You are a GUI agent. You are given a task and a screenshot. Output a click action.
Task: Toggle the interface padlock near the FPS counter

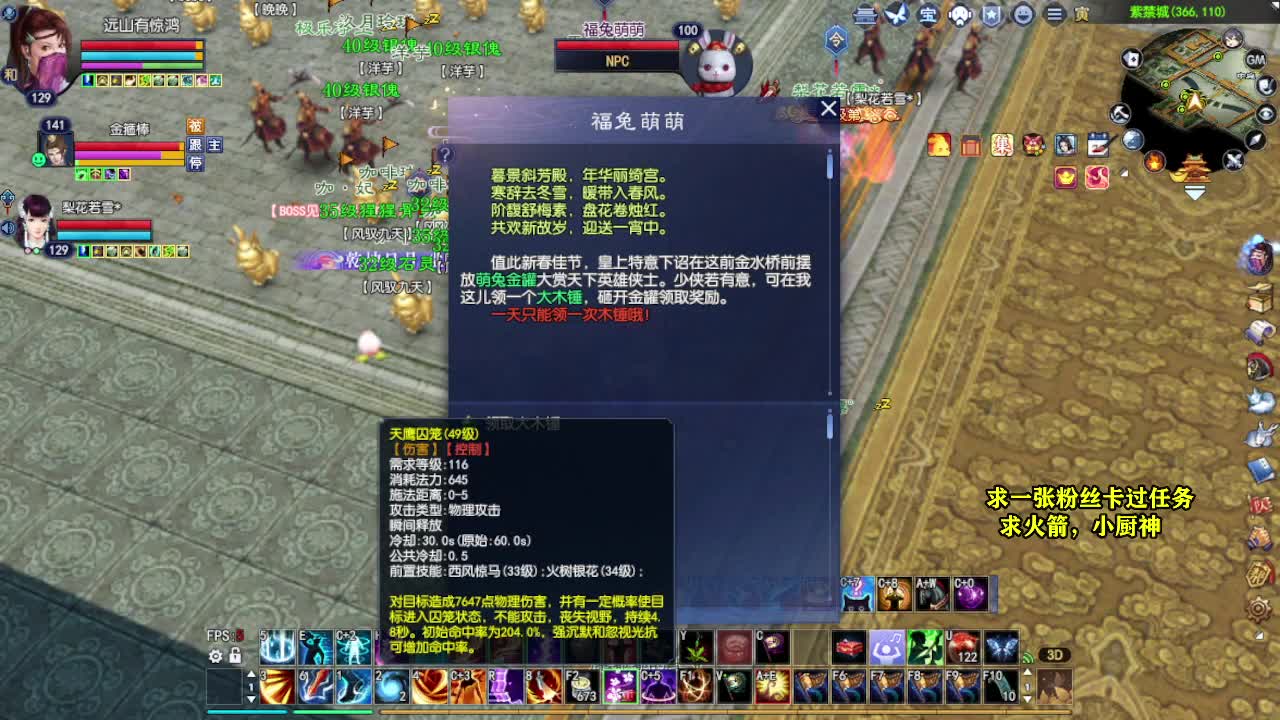click(235, 655)
